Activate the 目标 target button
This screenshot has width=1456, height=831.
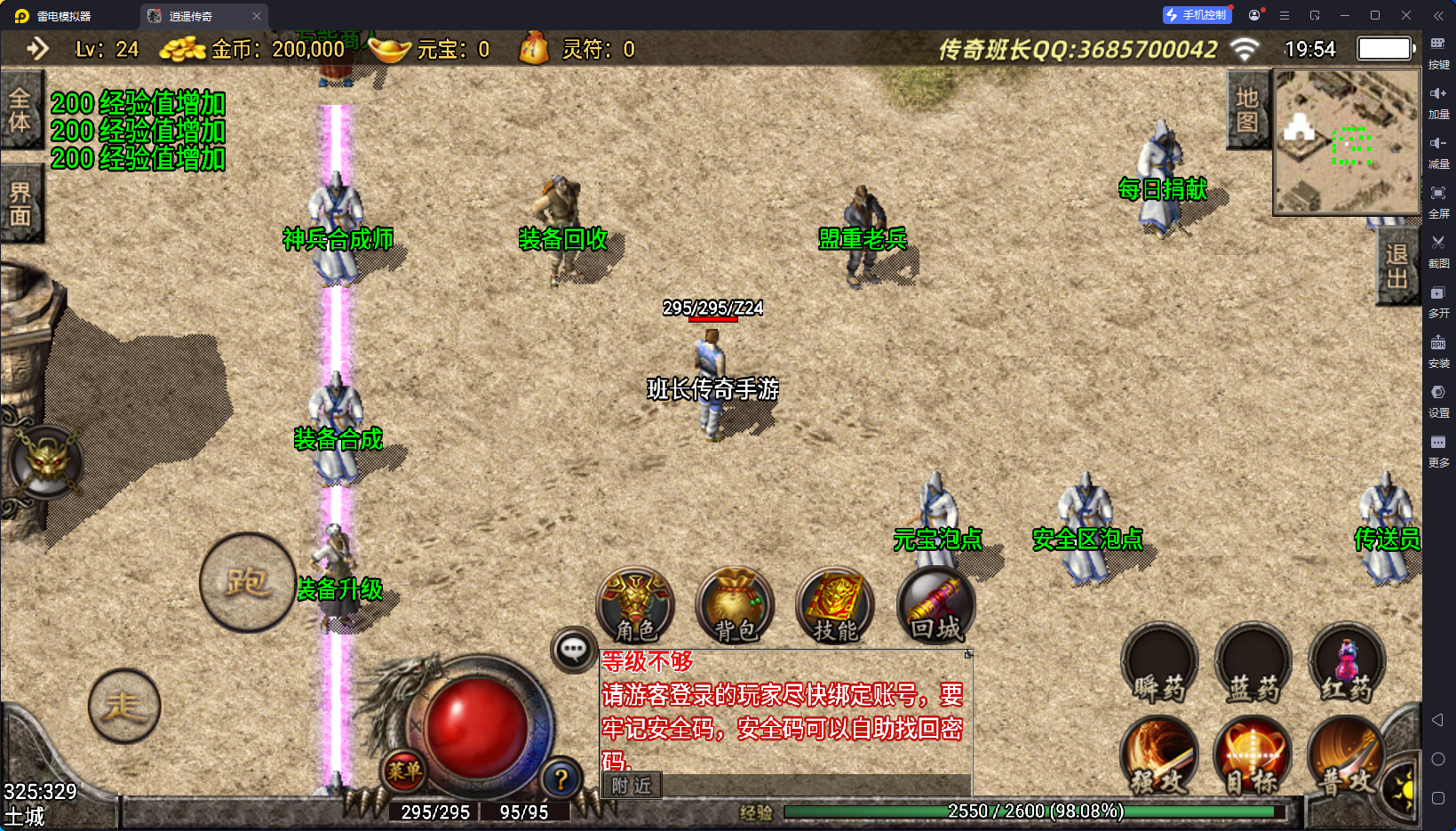1252,757
